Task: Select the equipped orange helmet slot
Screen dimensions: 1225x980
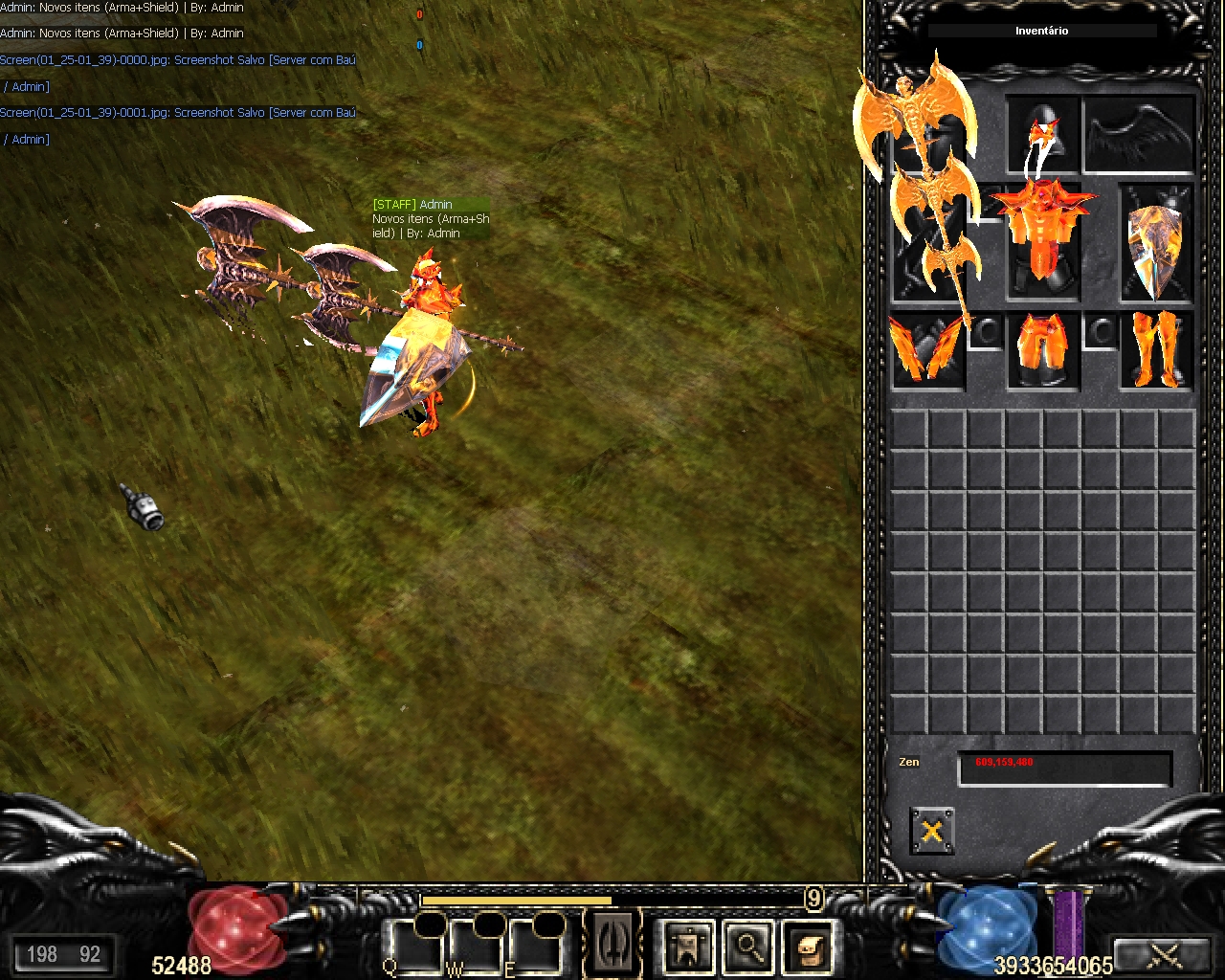Action: [1042, 135]
